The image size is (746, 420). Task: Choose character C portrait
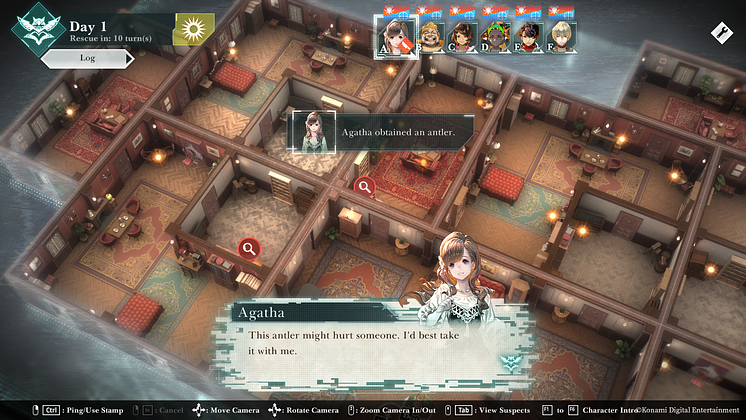[x=463, y=36]
